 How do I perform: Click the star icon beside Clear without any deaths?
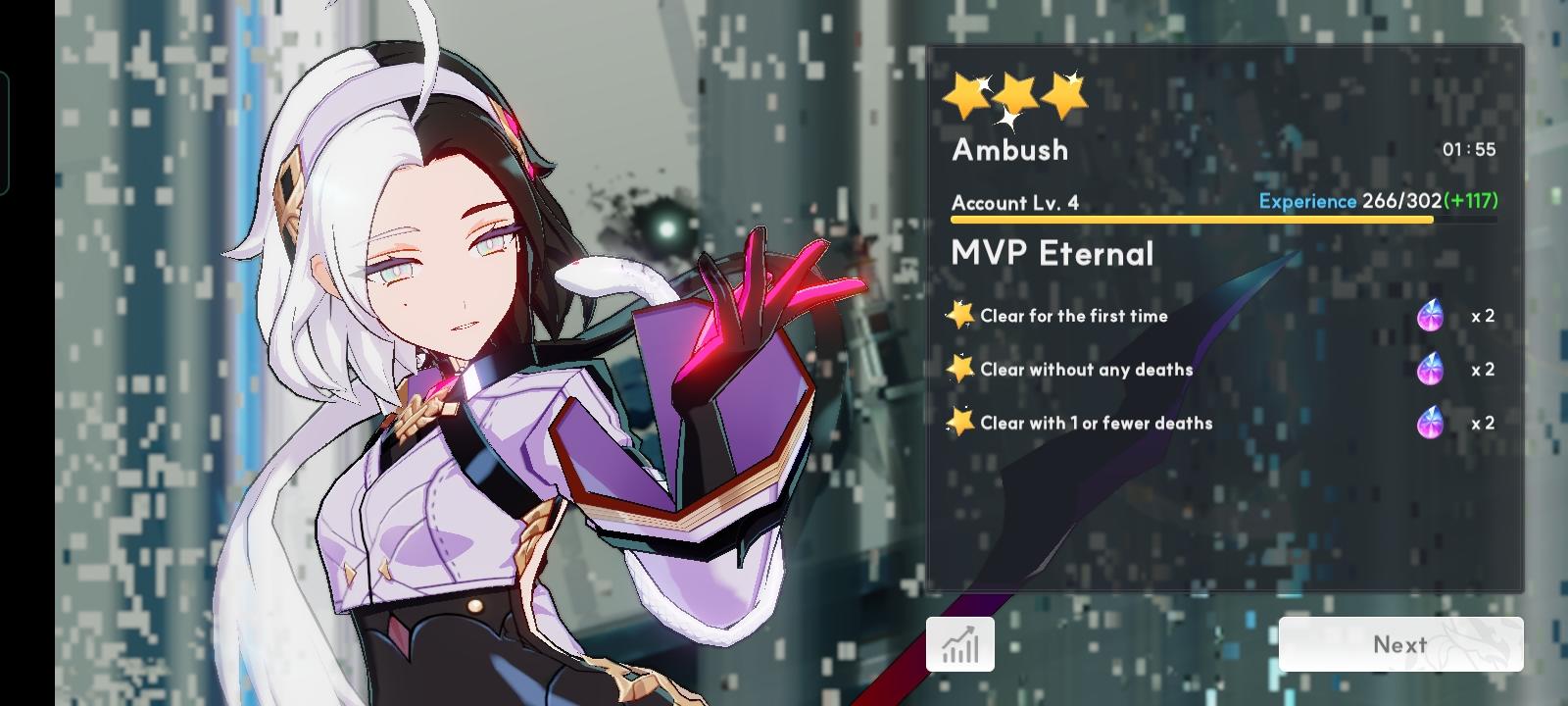click(x=961, y=368)
